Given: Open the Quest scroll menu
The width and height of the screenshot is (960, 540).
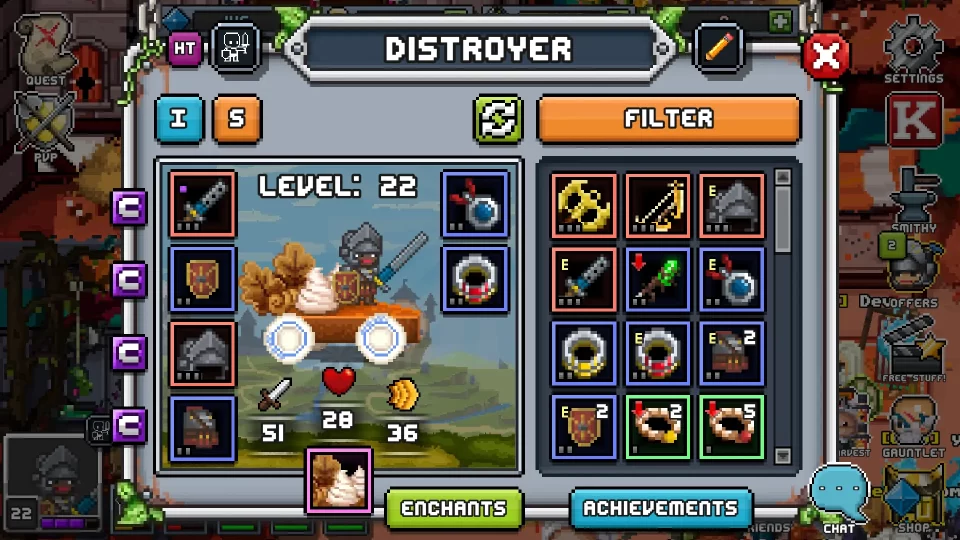Looking at the screenshot, I should coord(45,50).
